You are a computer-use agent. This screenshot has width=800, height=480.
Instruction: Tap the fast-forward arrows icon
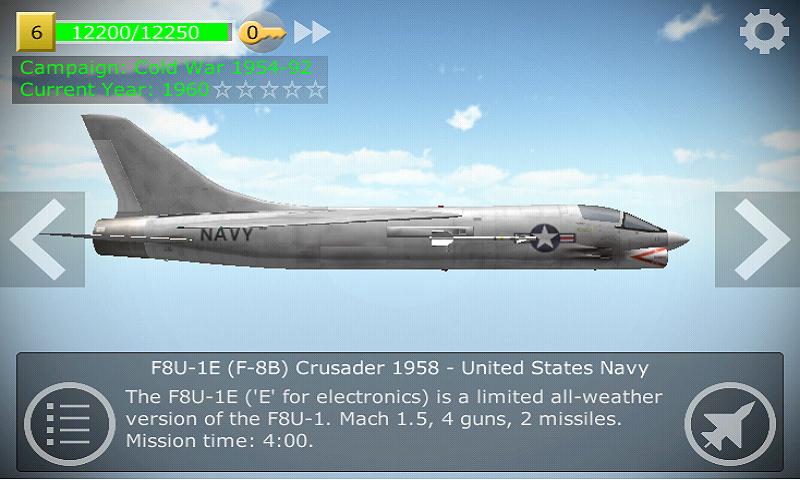tap(312, 32)
